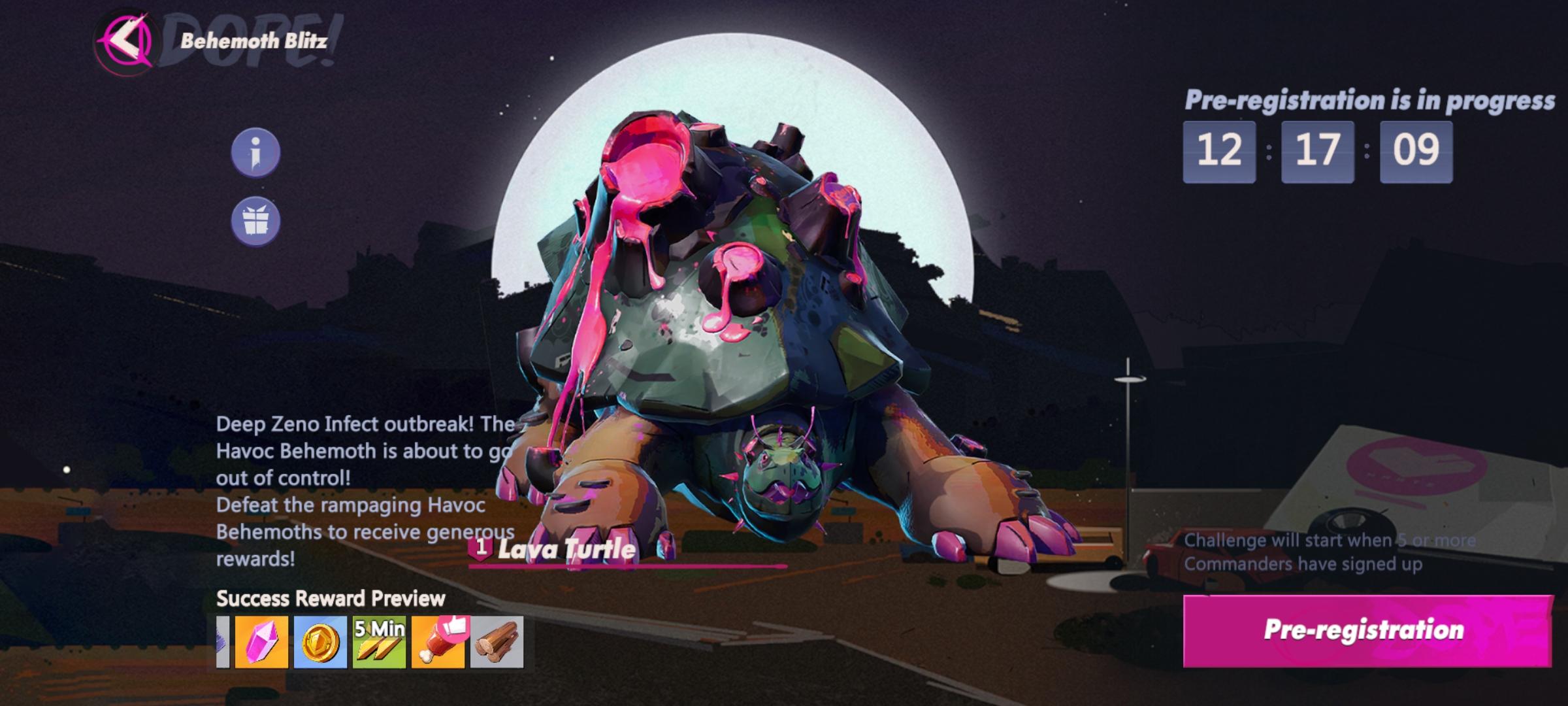Go back from Behemoth Blitz screen

pyautogui.click(x=124, y=42)
